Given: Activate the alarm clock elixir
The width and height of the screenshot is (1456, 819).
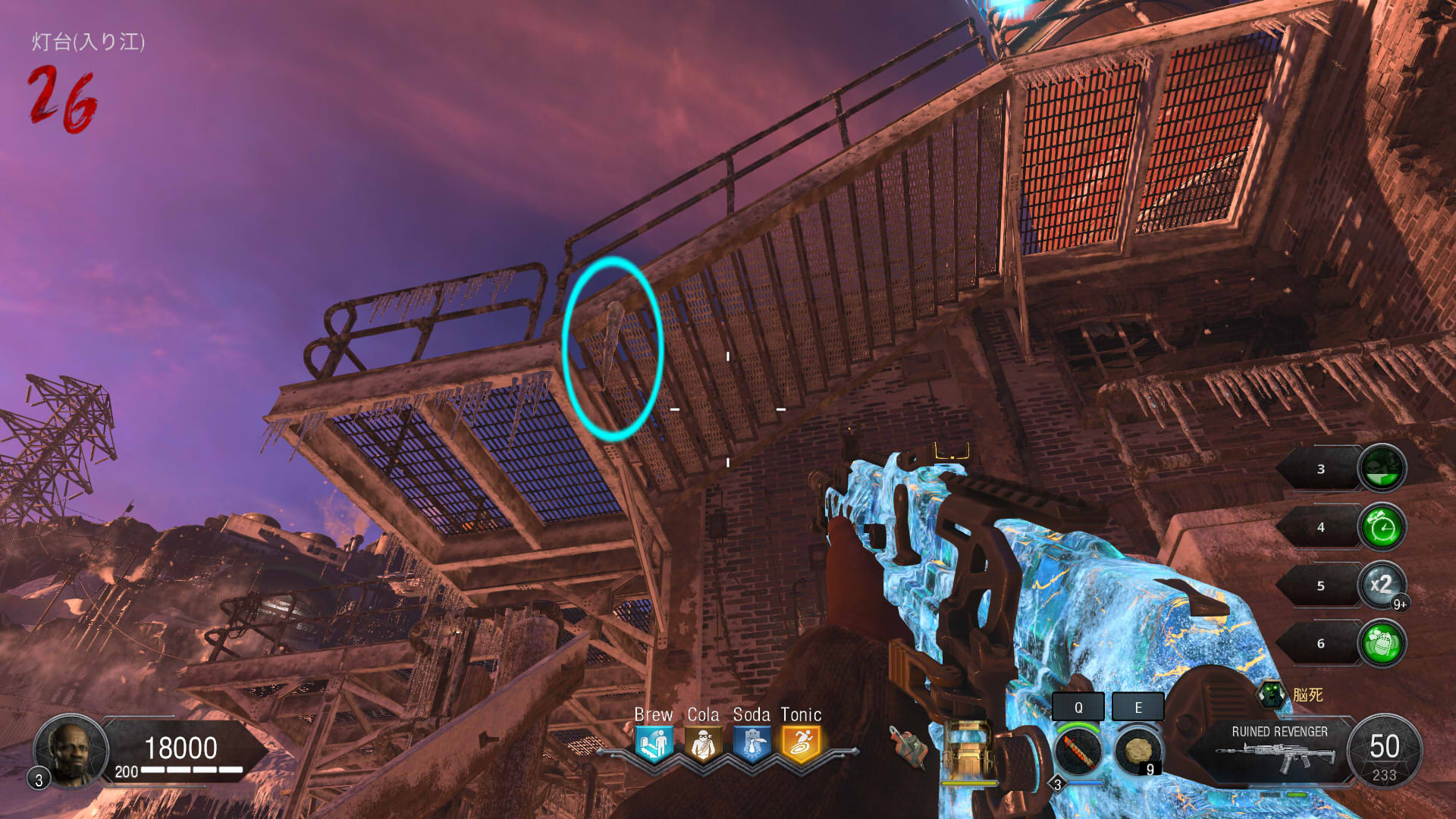Looking at the screenshot, I should point(1382,527).
